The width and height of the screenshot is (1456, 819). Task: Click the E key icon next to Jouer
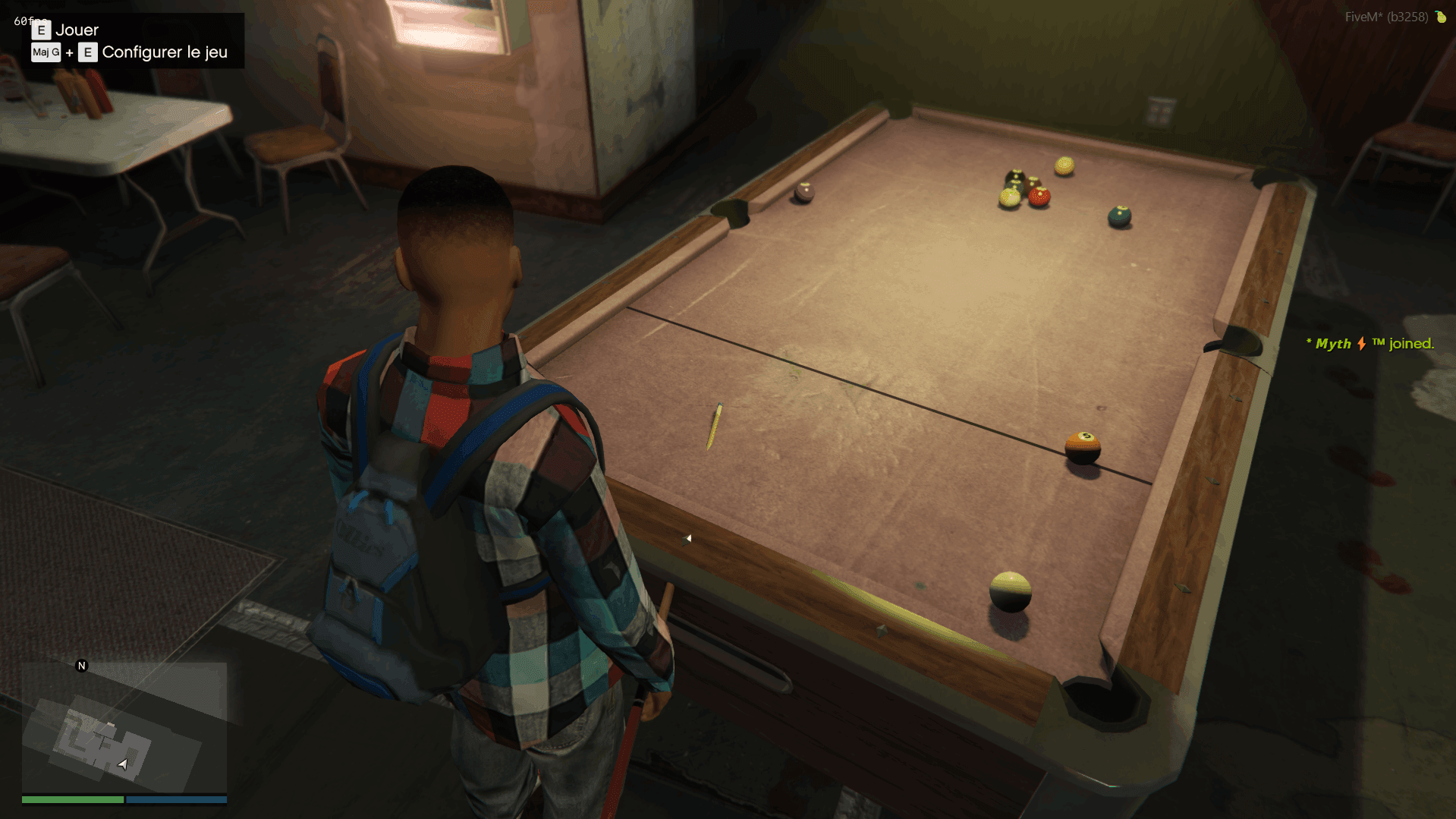[41, 30]
